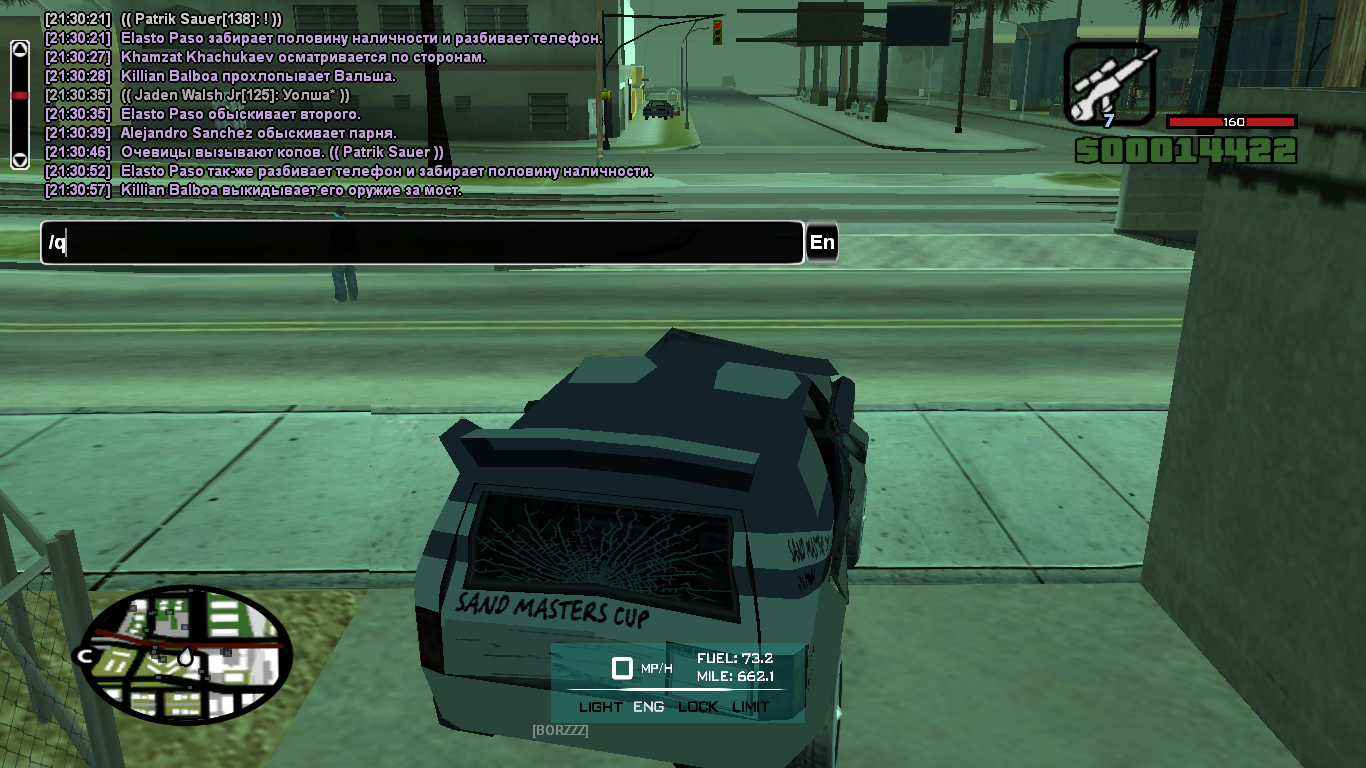
Task: Select the sniper rifle weapon icon
Action: coord(1110,86)
